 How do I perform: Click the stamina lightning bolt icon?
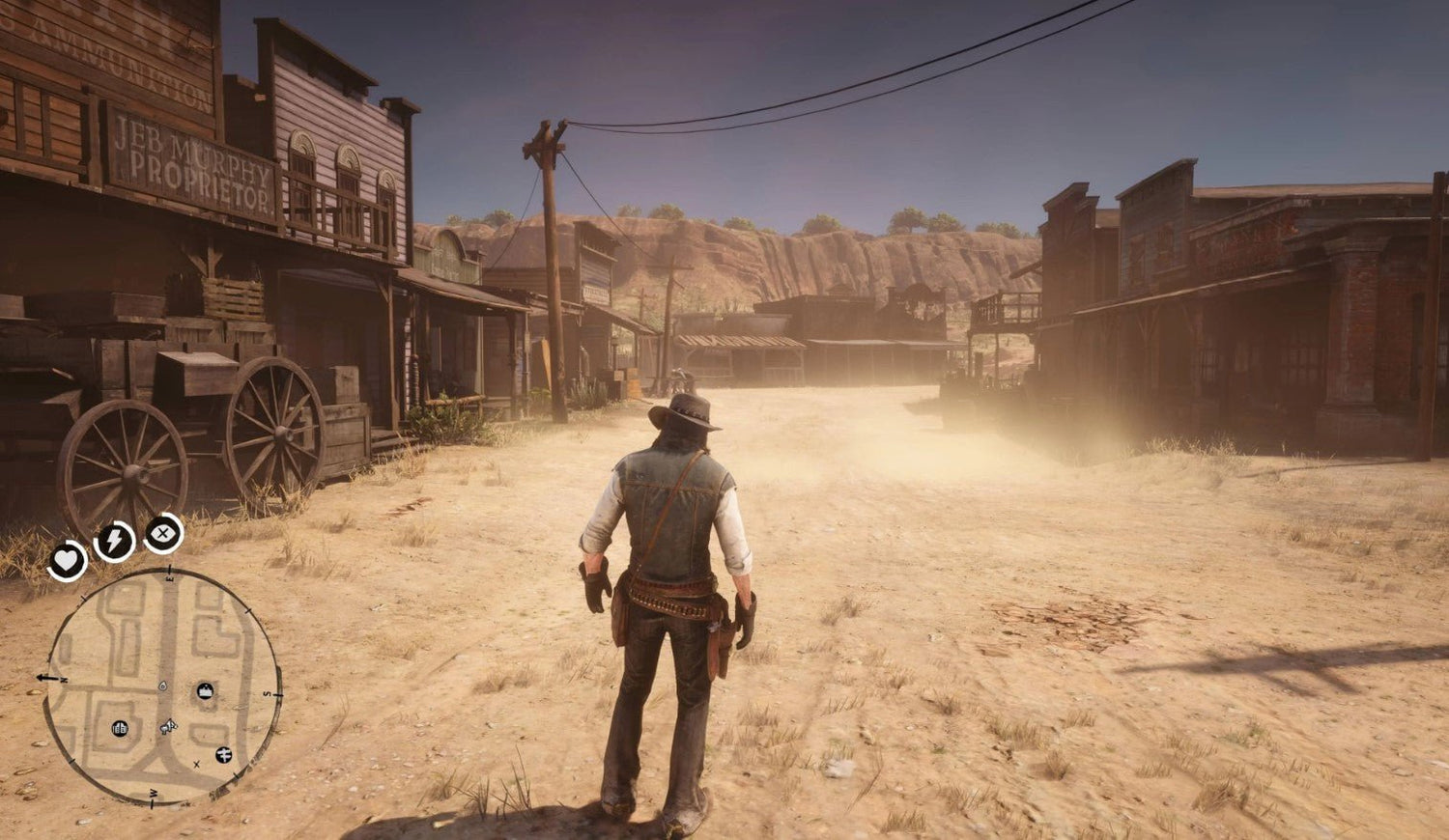pos(114,540)
